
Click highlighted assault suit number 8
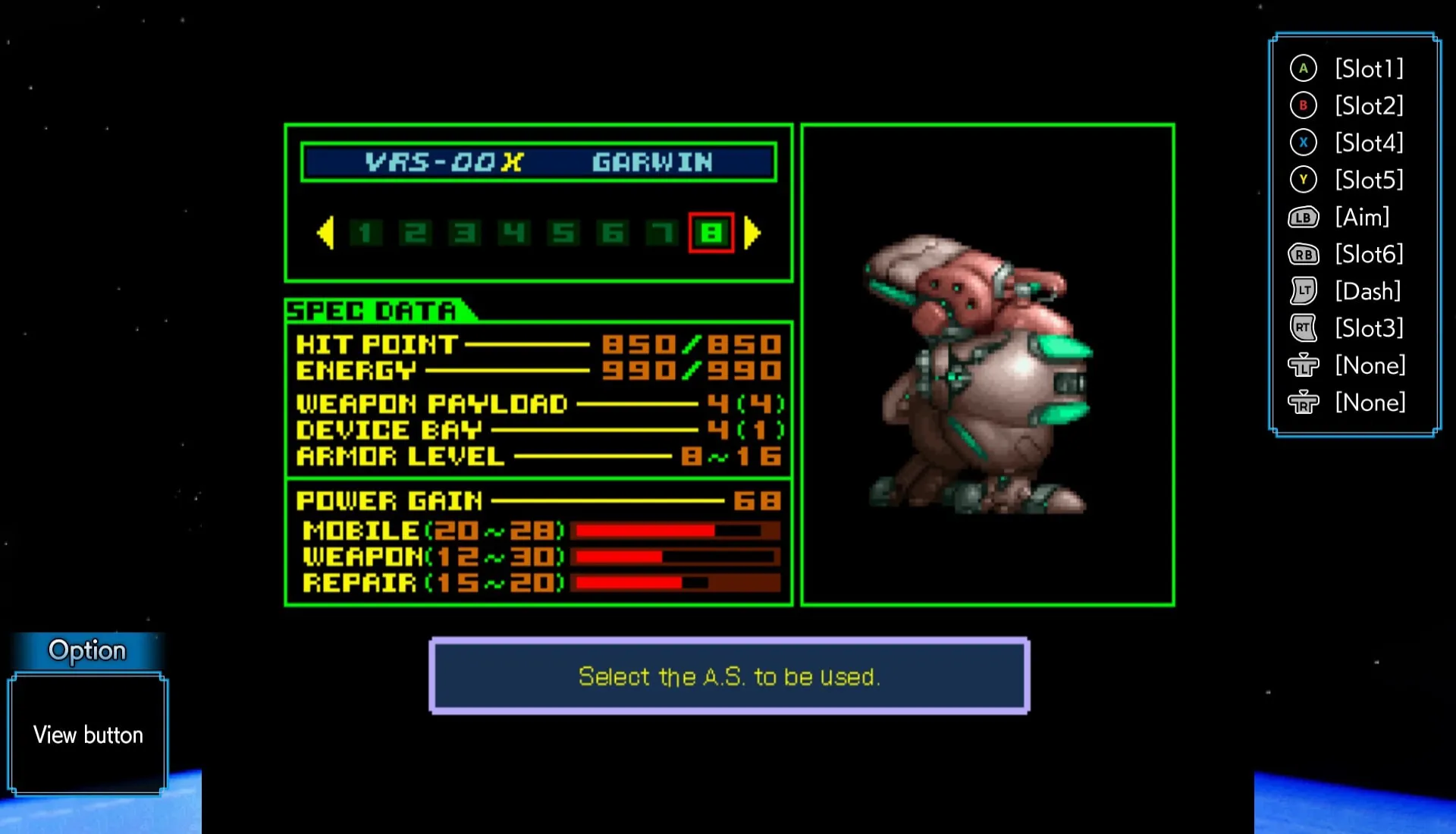711,233
